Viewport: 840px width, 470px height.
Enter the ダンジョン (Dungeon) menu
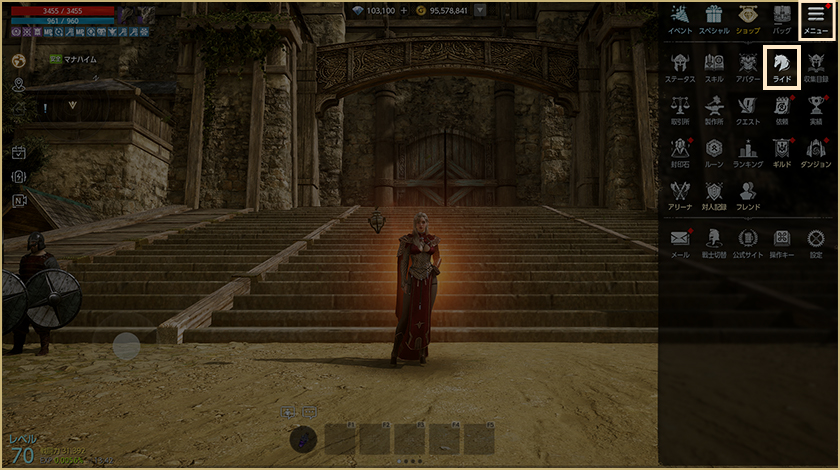(x=816, y=151)
